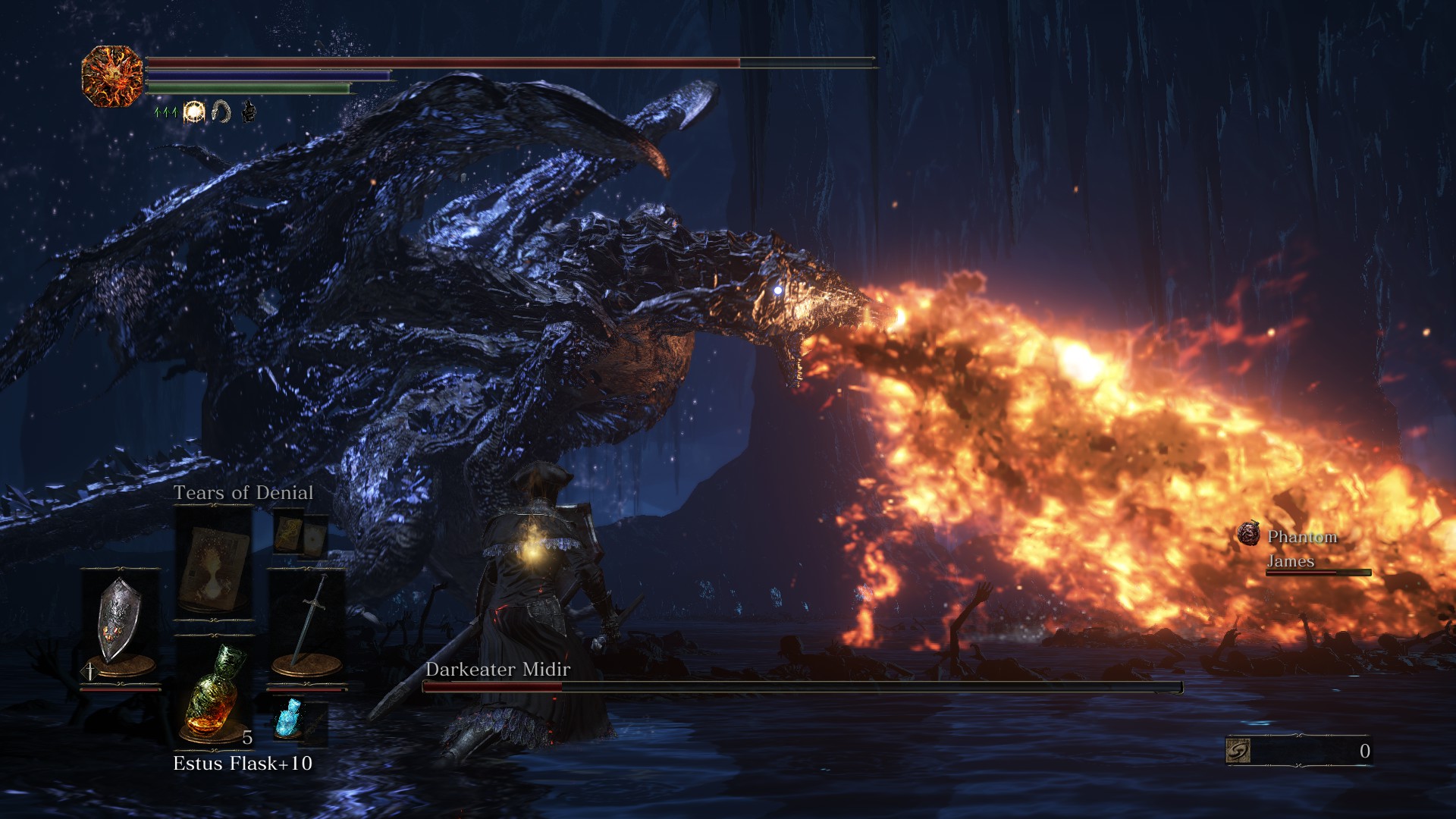
Task: Inspect the glowing sun buff icon
Action: pos(194,112)
